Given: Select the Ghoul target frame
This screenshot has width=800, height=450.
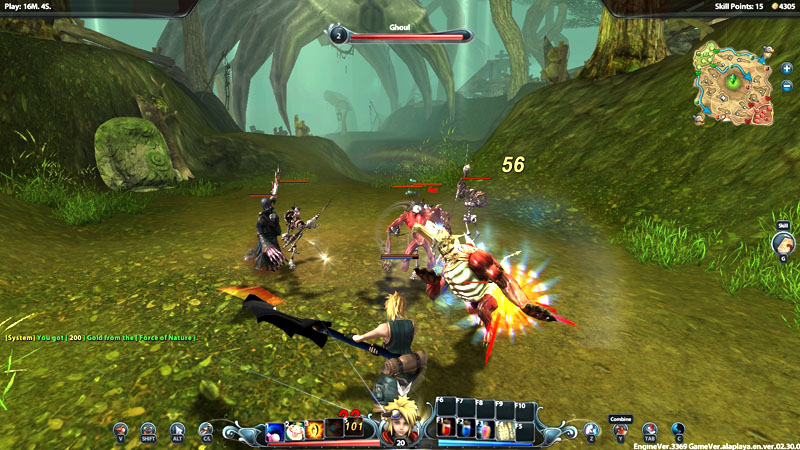Looking at the screenshot, I should point(400,35).
